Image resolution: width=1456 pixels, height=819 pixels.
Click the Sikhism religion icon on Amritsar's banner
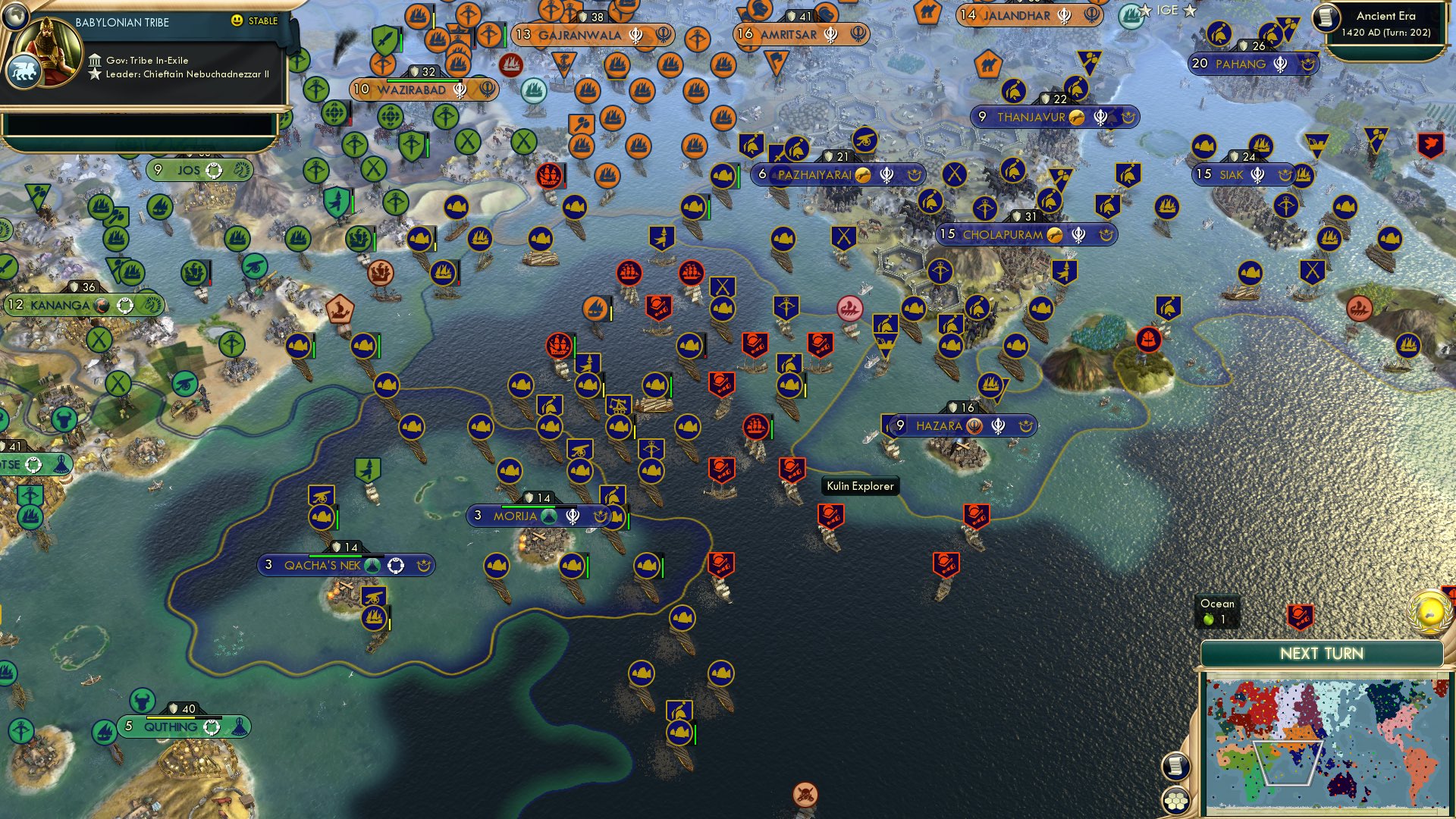830,33
